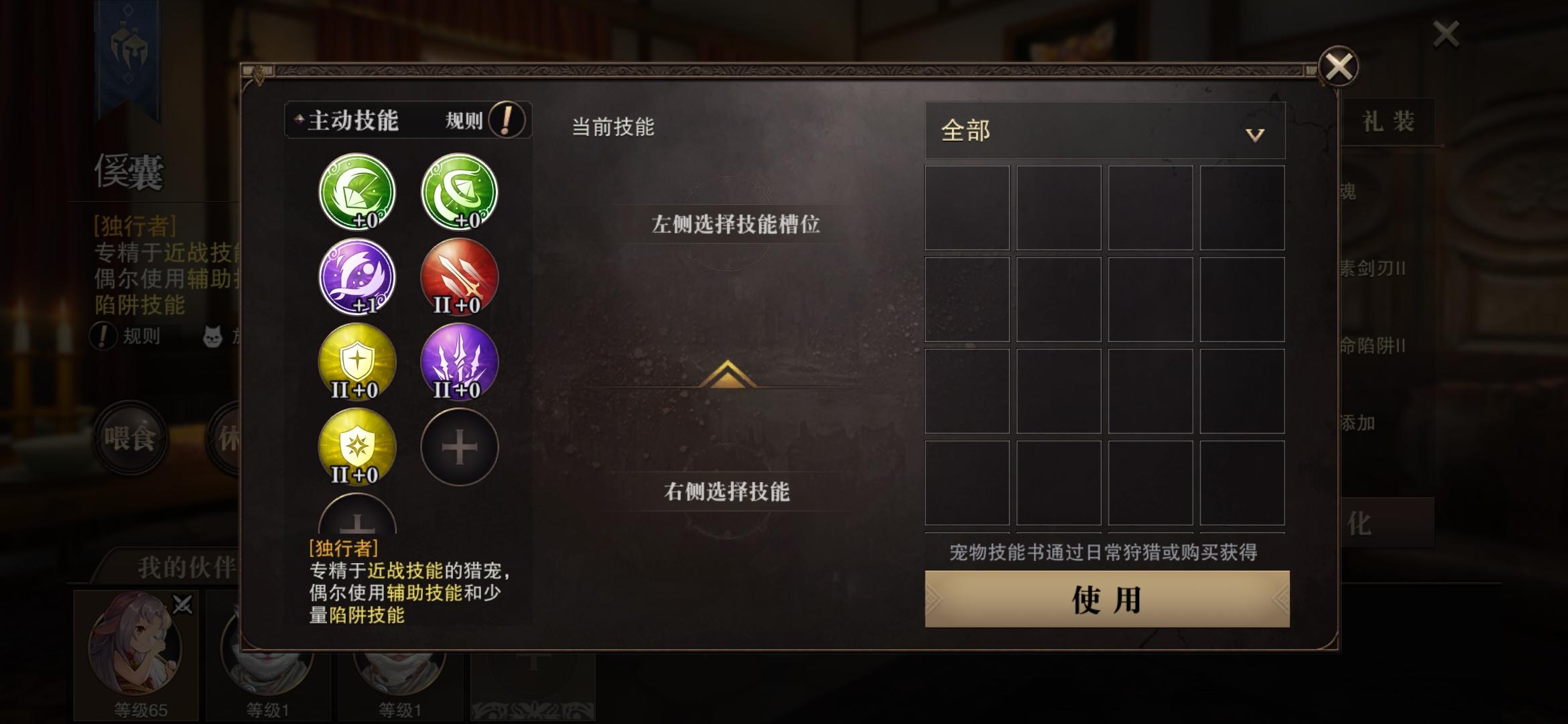
Task: Select the yellow shield II+0 skill icon
Action: tap(356, 362)
